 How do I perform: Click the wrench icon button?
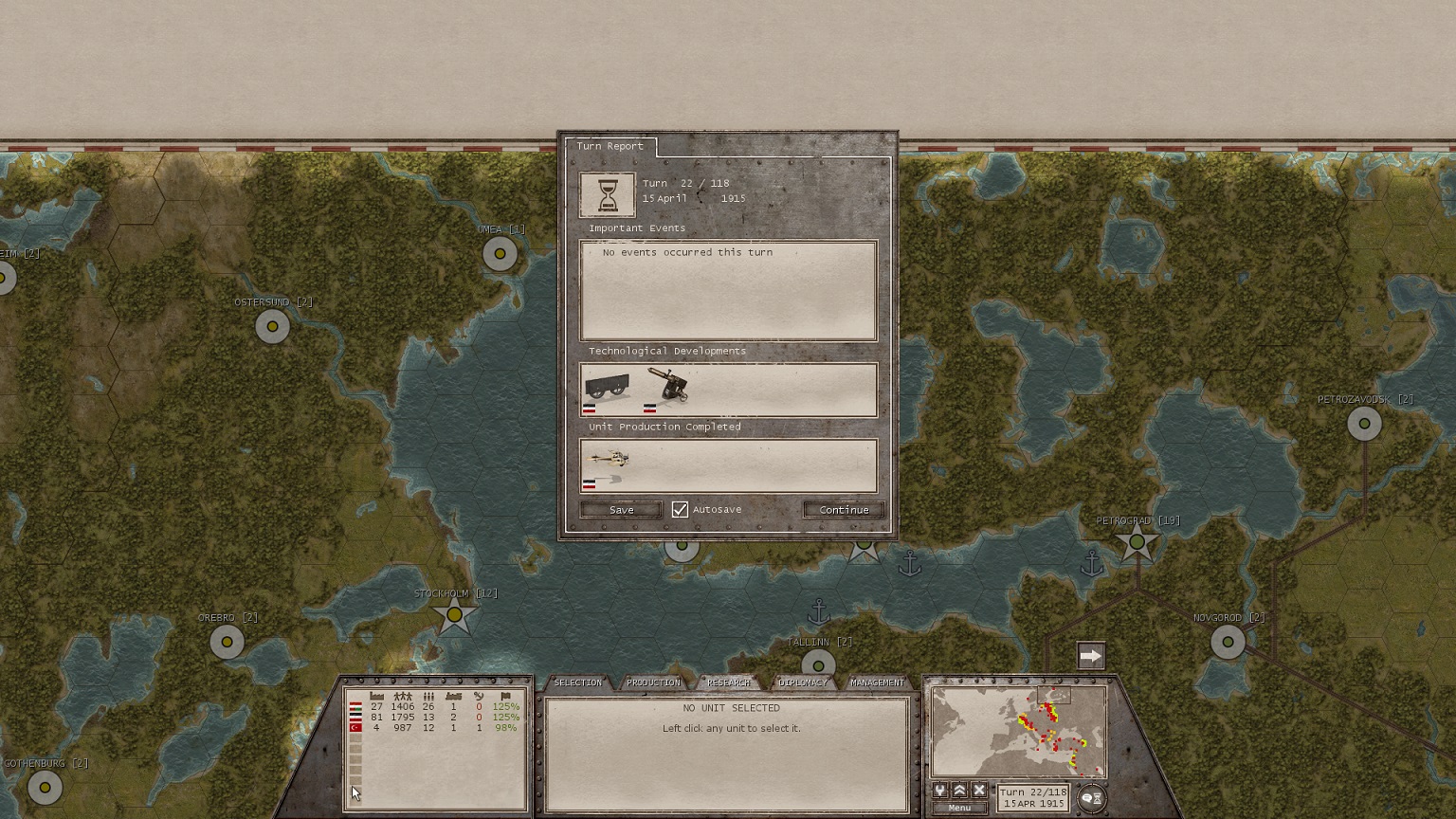click(x=939, y=791)
